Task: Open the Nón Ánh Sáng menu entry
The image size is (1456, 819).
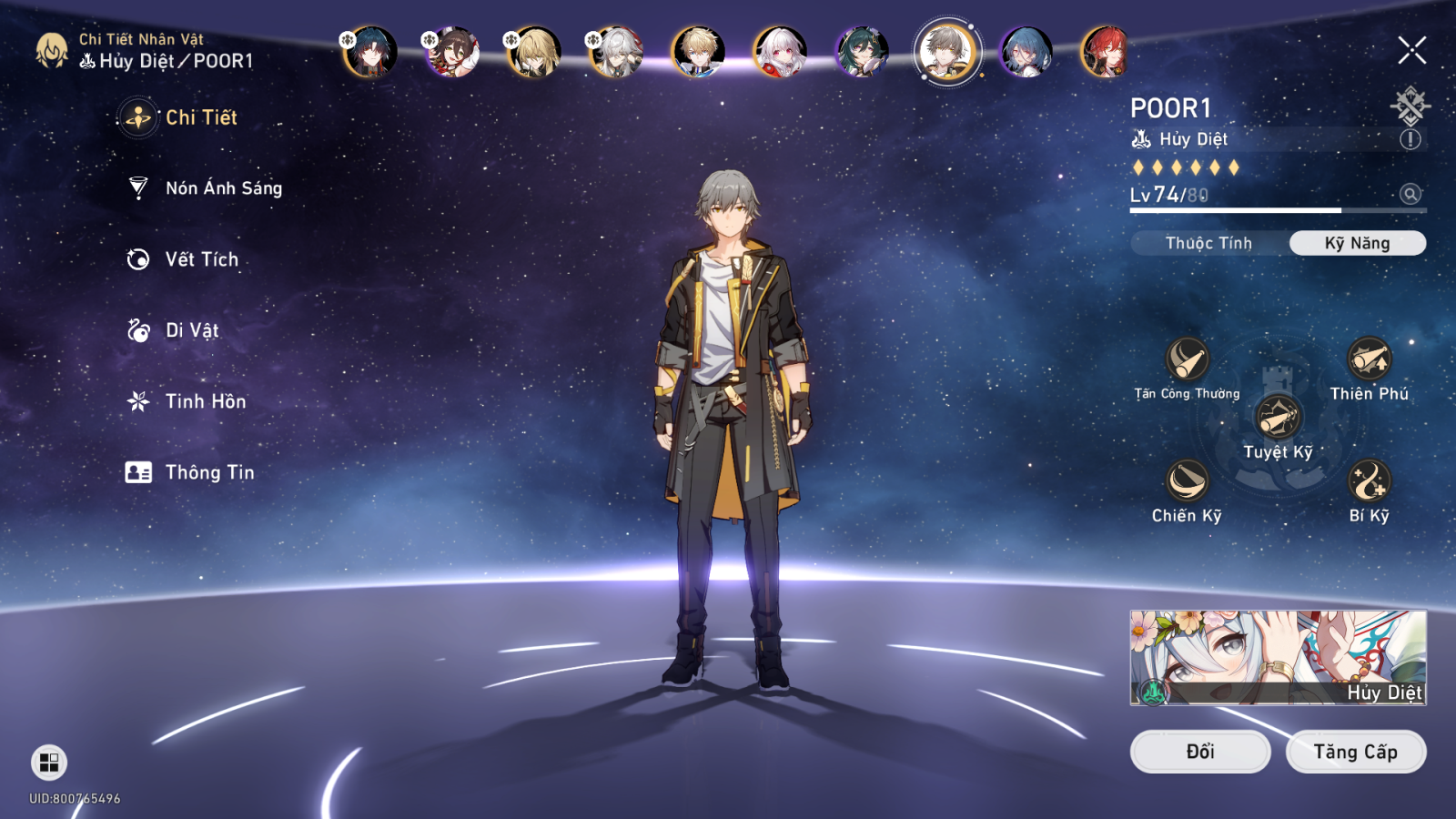Action: pos(223,188)
